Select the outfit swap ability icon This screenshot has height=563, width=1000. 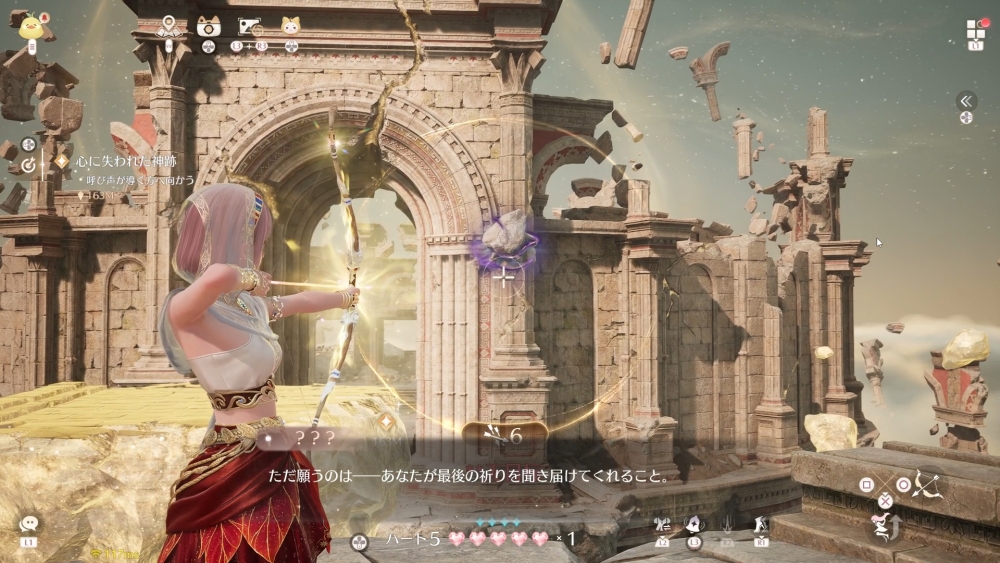click(x=662, y=524)
